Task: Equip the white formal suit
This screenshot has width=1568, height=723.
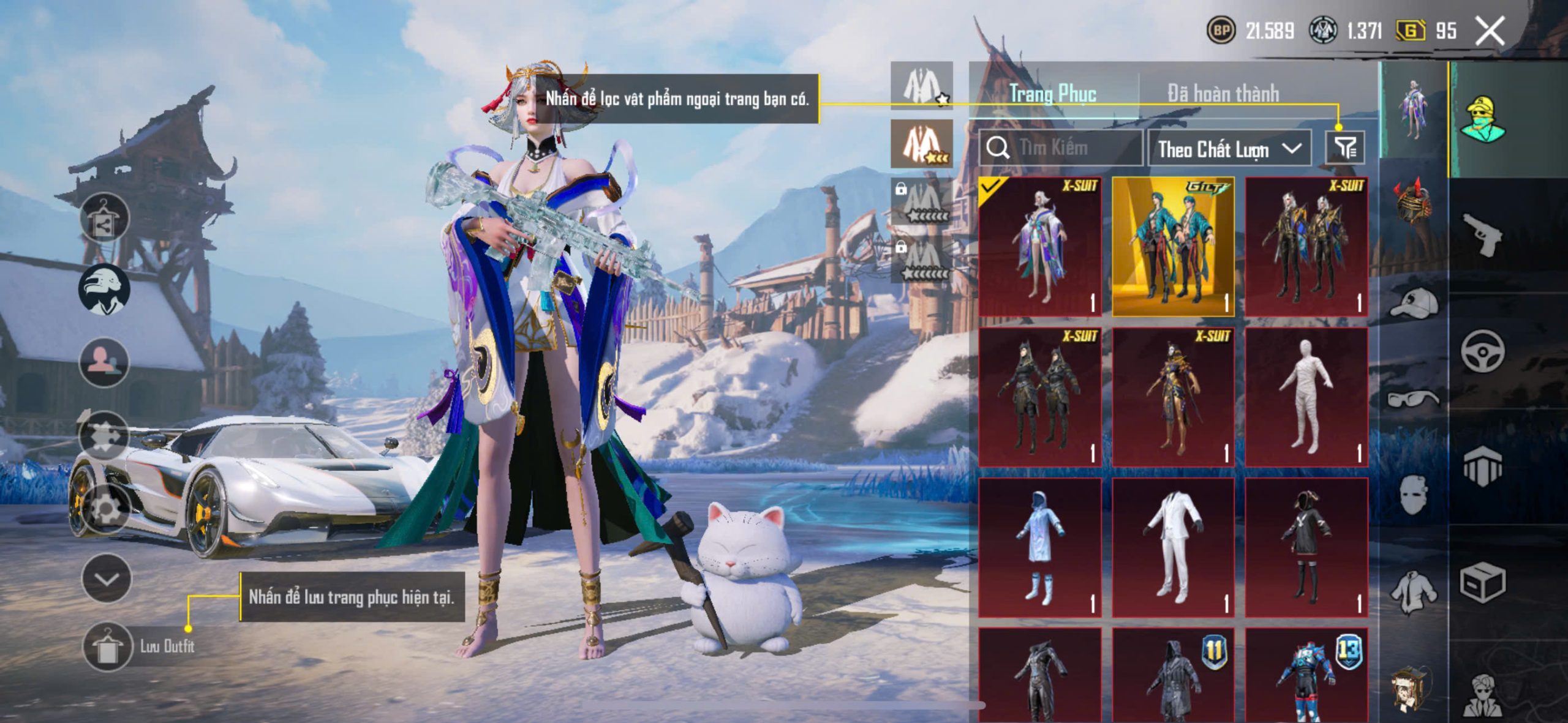Action: [x=1172, y=547]
